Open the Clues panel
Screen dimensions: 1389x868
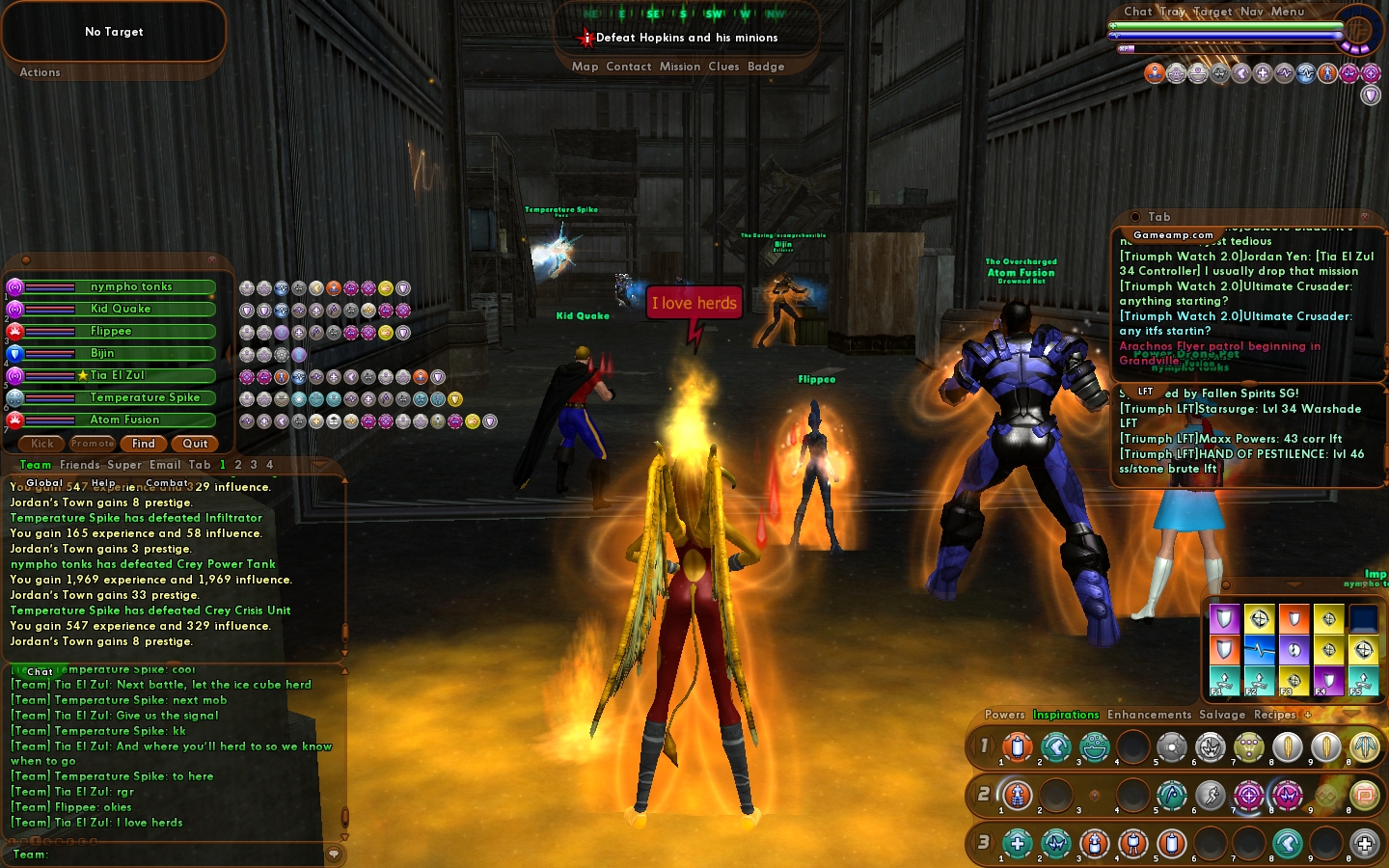click(x=723, y=67)
